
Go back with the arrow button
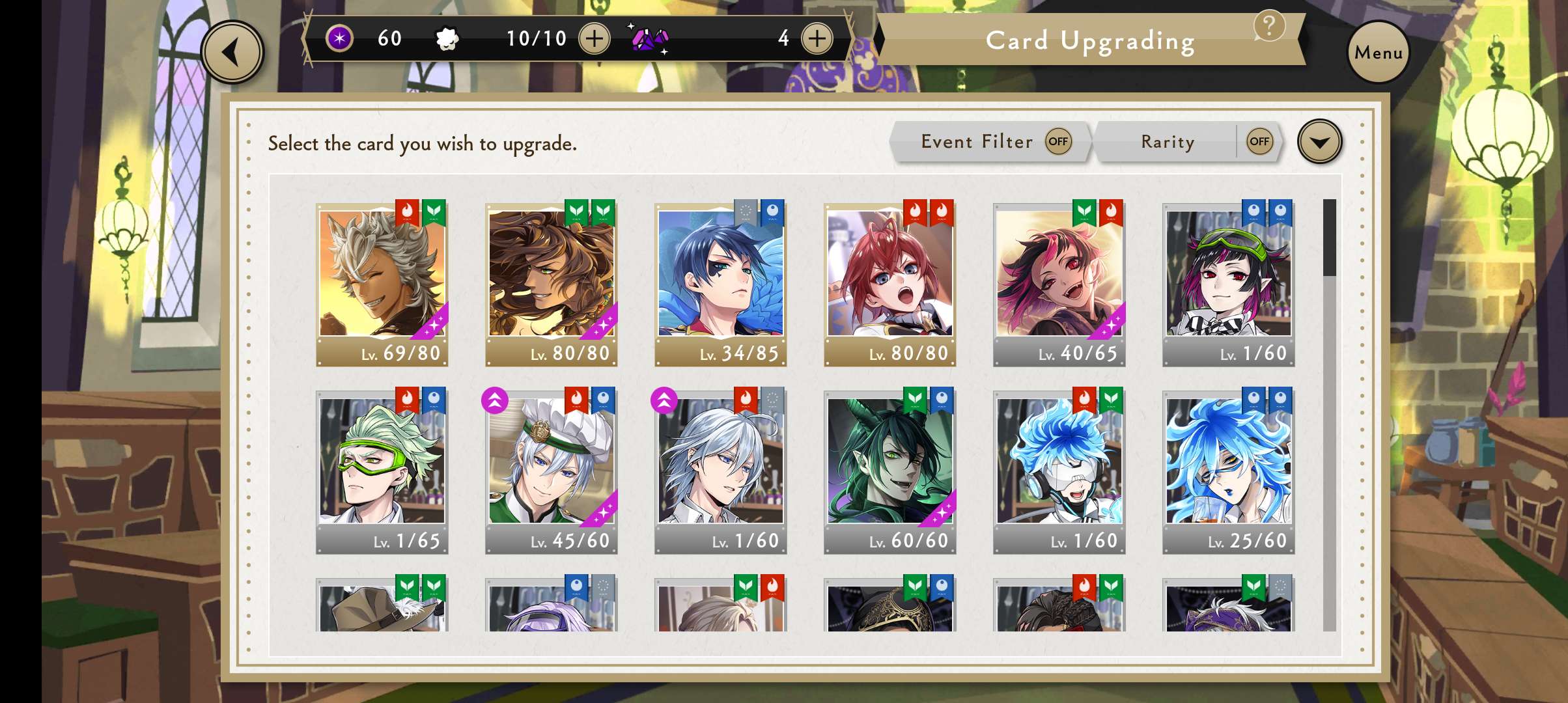click(232, 52)
